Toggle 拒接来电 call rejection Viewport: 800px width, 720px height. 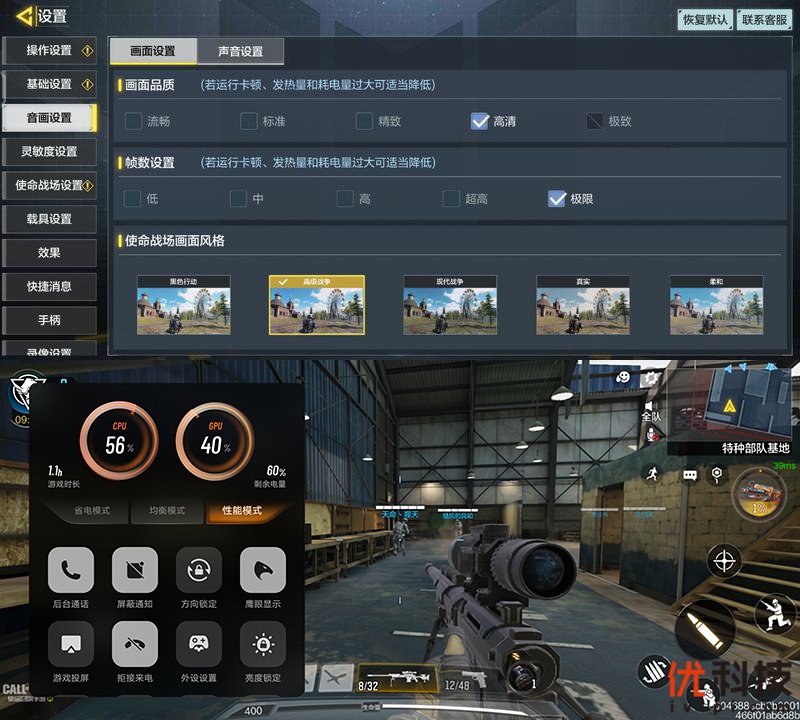tap(135, 644)
